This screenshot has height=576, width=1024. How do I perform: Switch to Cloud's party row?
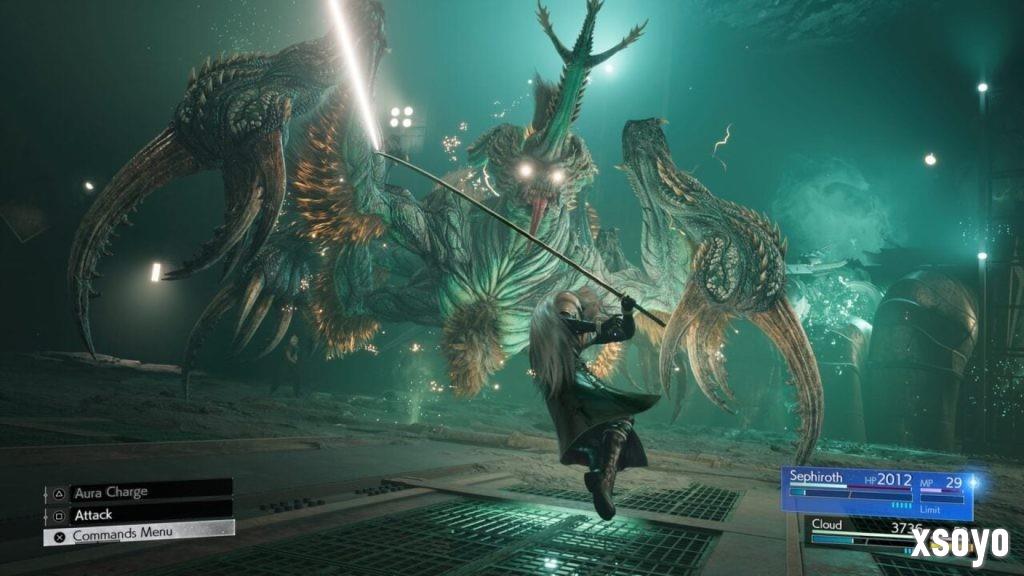[860, 530]
